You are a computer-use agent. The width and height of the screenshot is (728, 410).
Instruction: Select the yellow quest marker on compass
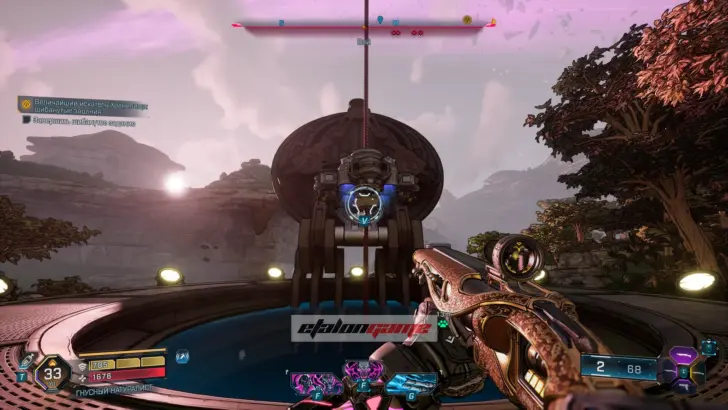(x=467, y=20)
